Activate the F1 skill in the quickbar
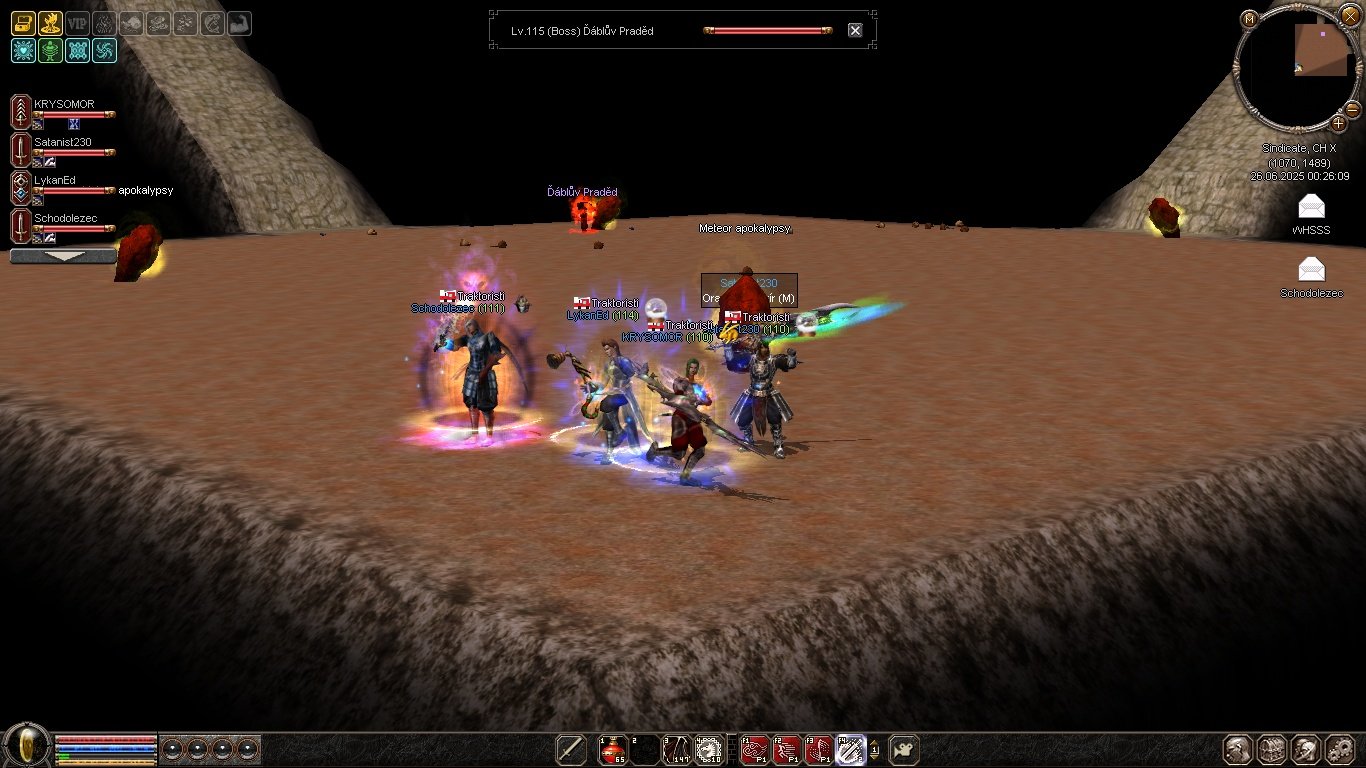Image resolution: width=1366 pixels, height=768 pixels. (x=755, y=749)
